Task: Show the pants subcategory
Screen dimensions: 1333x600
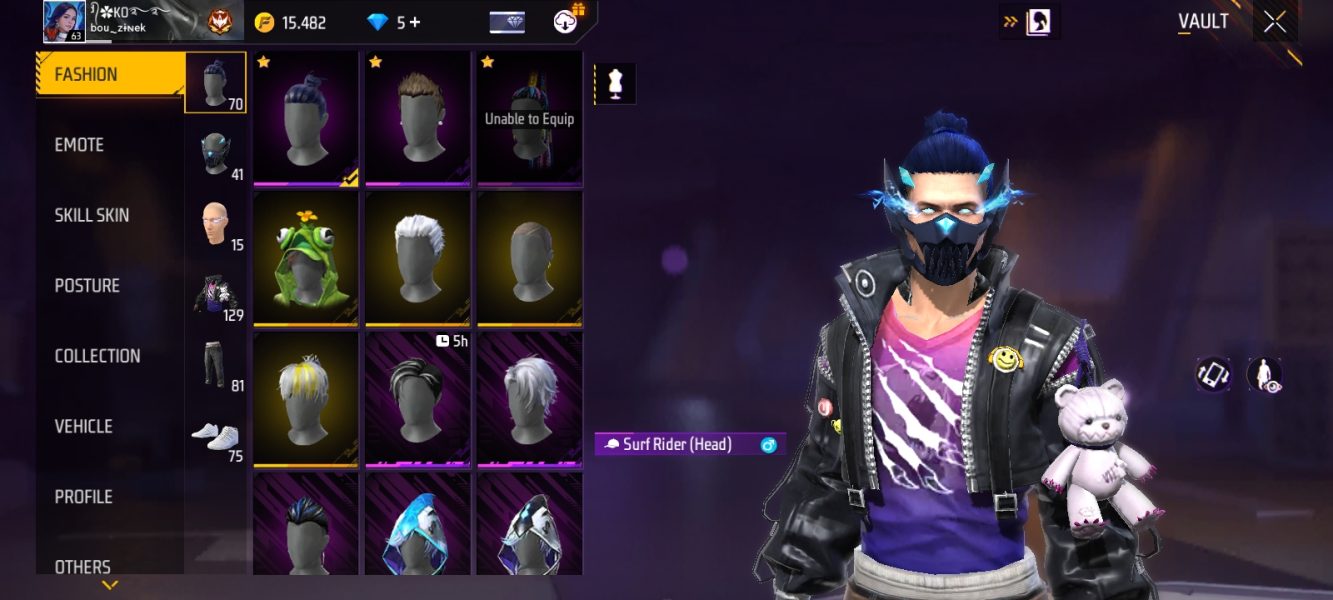Action: [216, 366]
